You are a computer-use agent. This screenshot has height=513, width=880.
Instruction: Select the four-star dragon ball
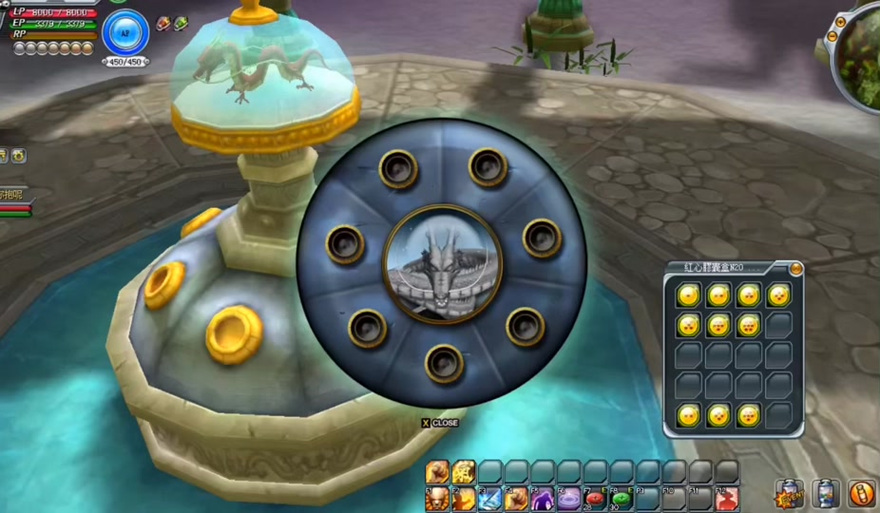pyautogui.click(x=779, y=295)
